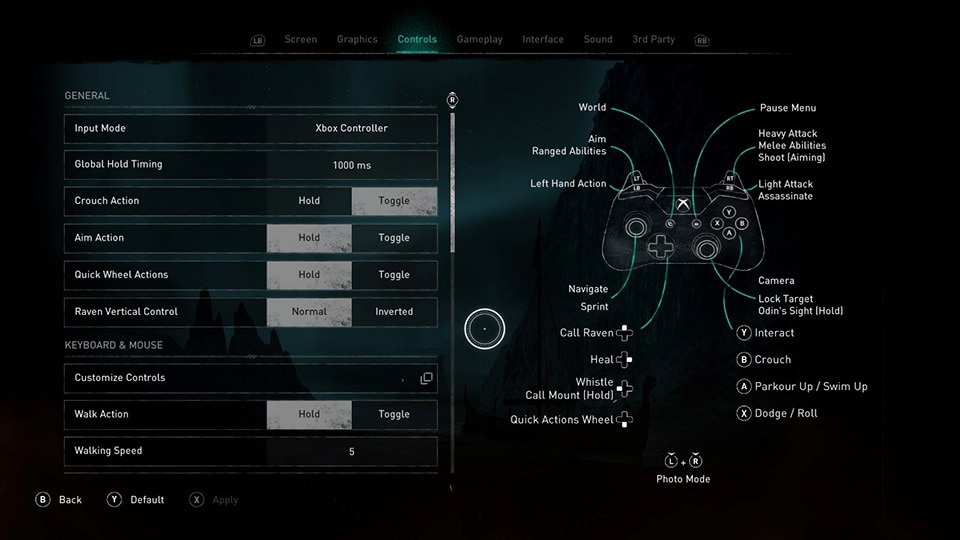Screen dimensions: 960x540
Task: Choose Toggle for Quick Wheel Actions
Action: pyautogui.click(x=394, y=275)
